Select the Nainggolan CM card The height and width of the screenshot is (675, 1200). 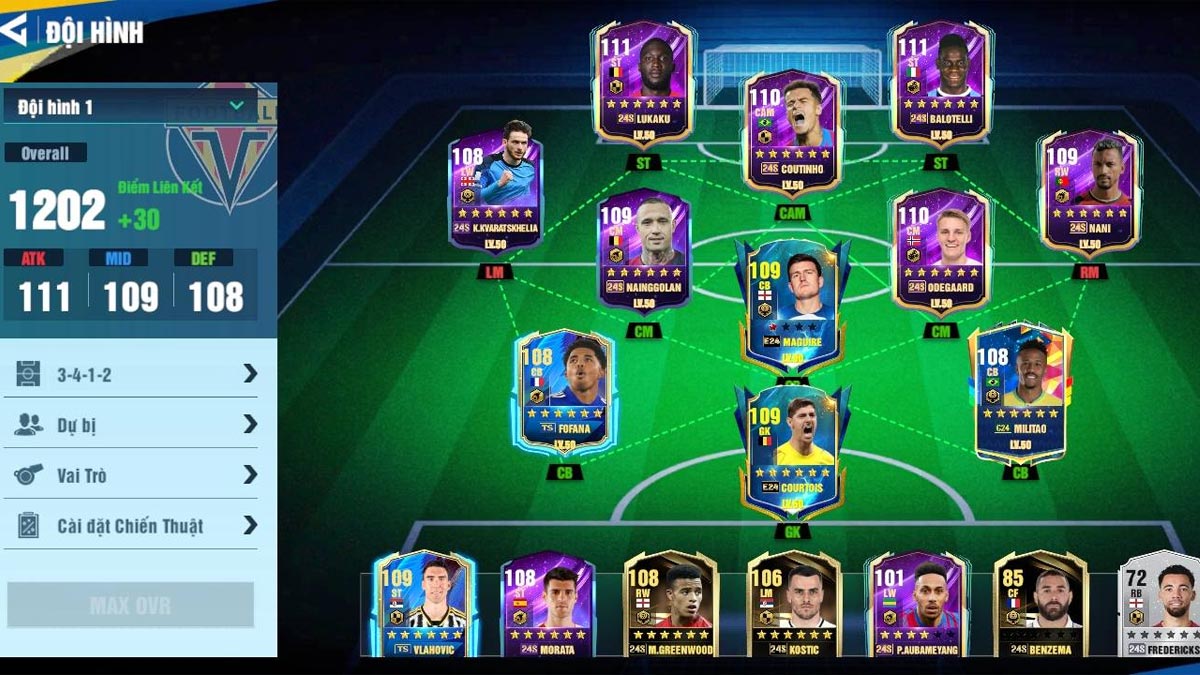point(643,252)
